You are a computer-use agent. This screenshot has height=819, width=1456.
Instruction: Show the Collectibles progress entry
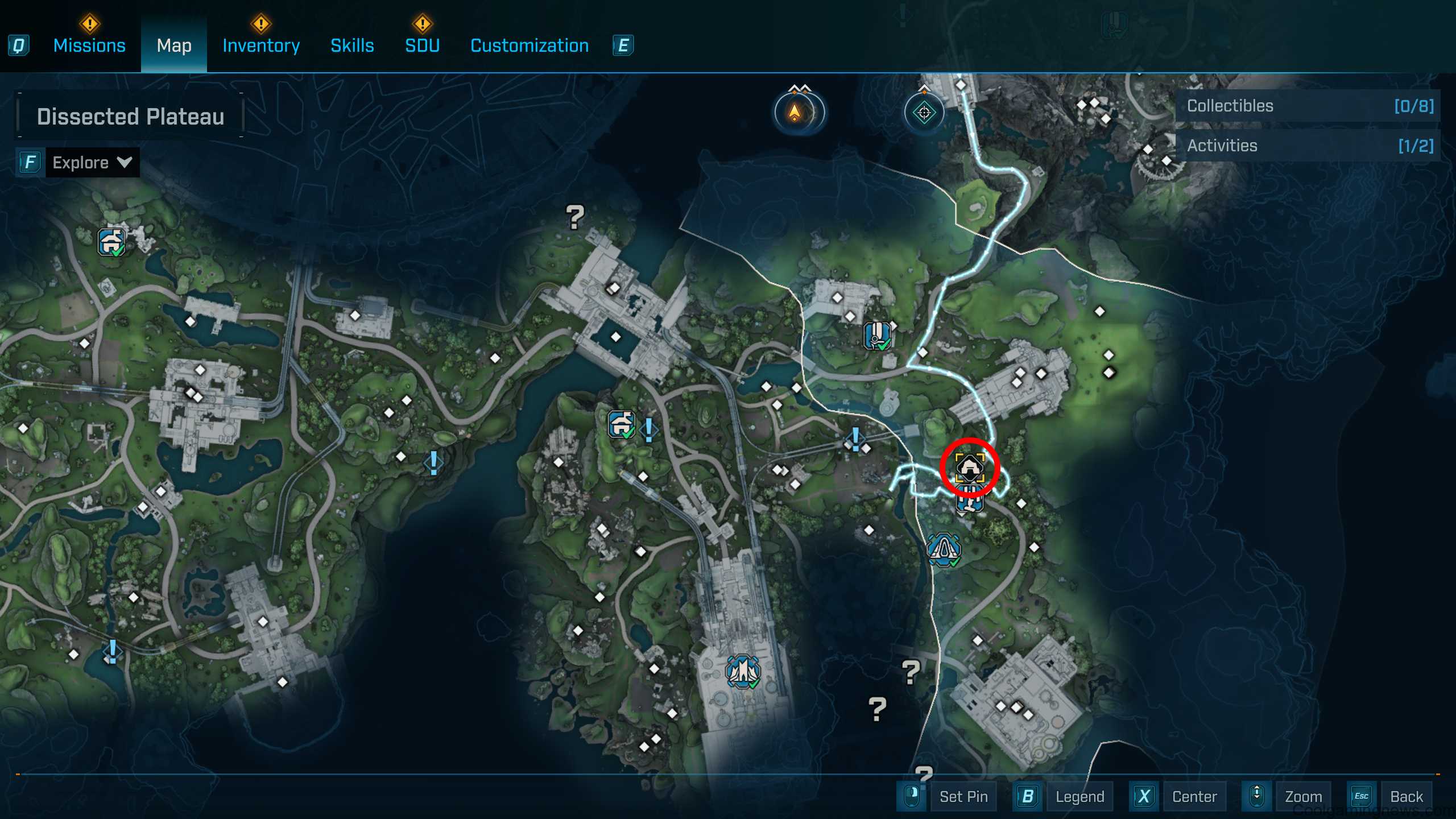[x=1308, y=106]
